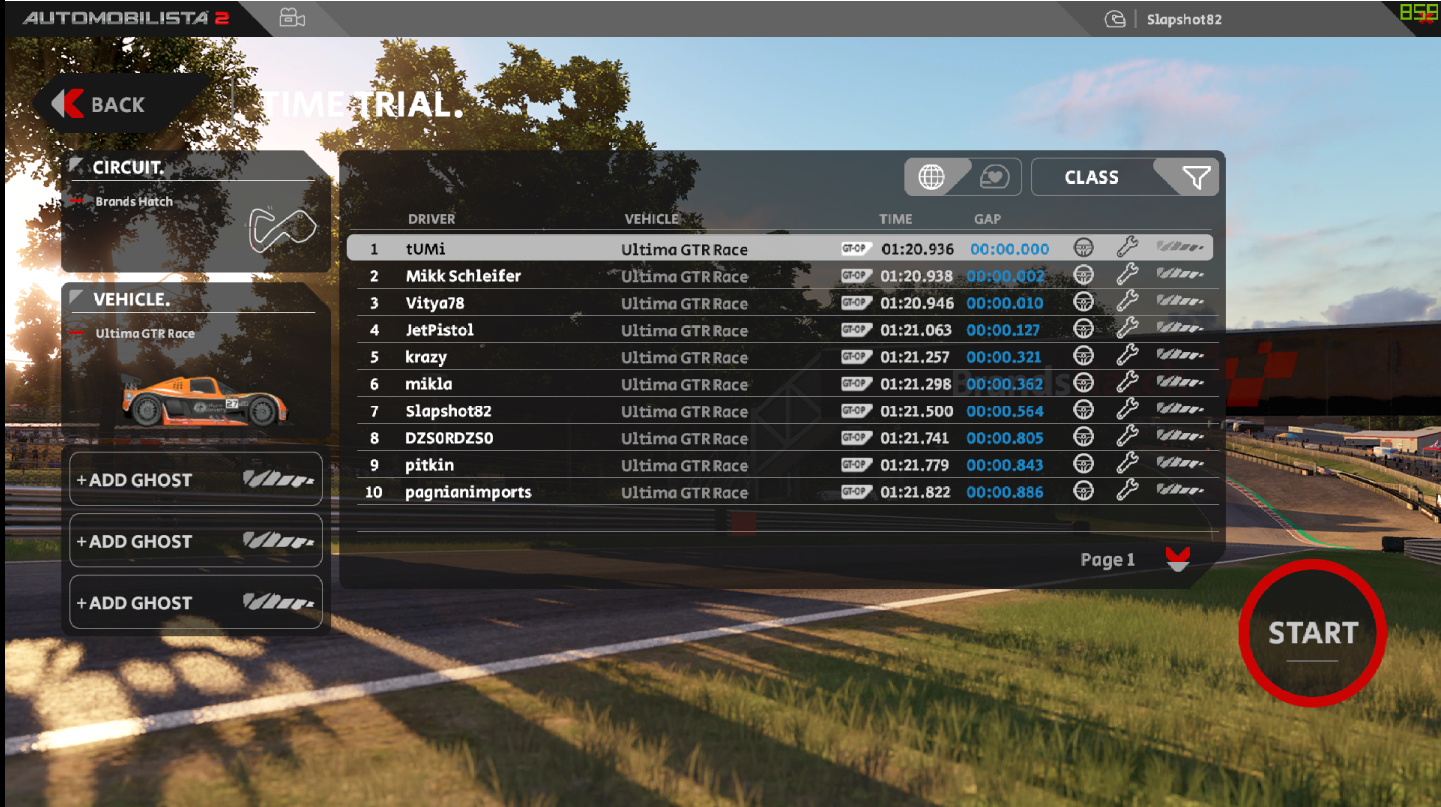Switch leaderboard to friends view
1441x807 pixels.
tap(994, 177)
